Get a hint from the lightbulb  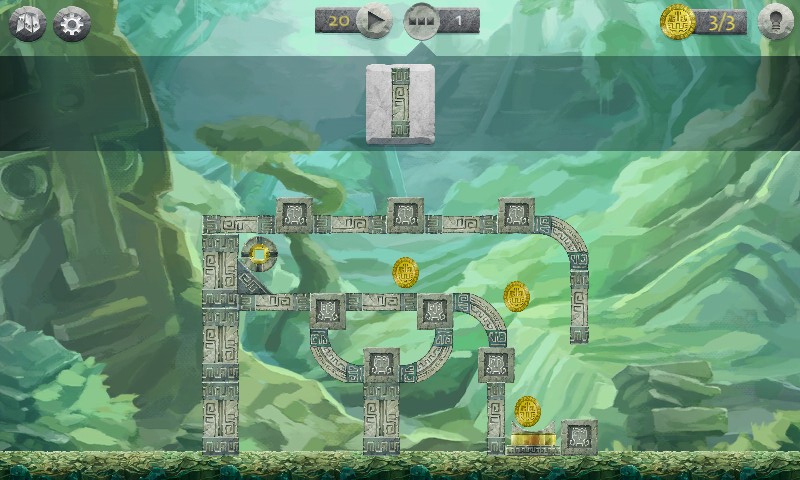pyautogui.click(x=775, y=22)
